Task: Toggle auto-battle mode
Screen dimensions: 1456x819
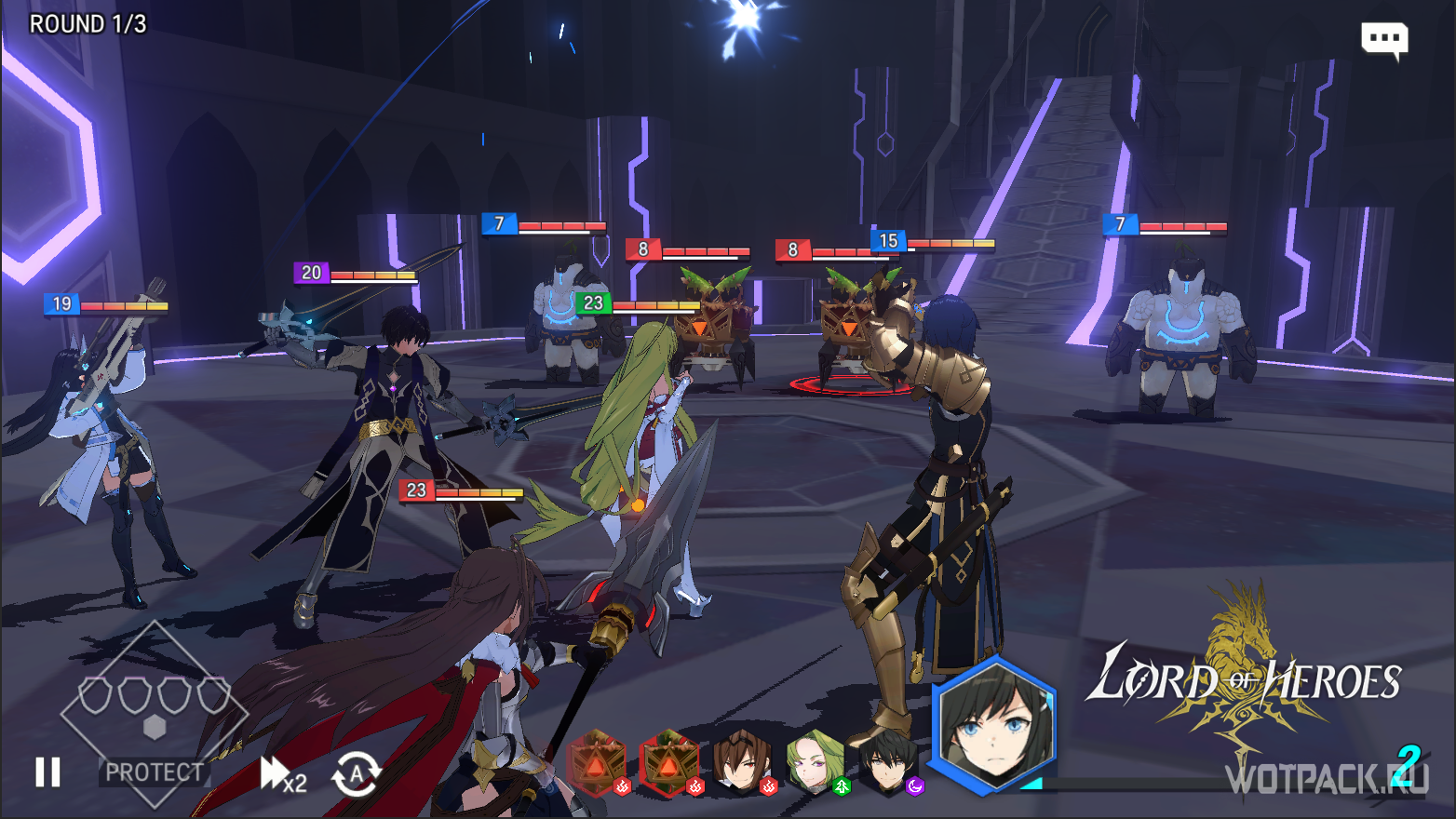Action: 356,774
